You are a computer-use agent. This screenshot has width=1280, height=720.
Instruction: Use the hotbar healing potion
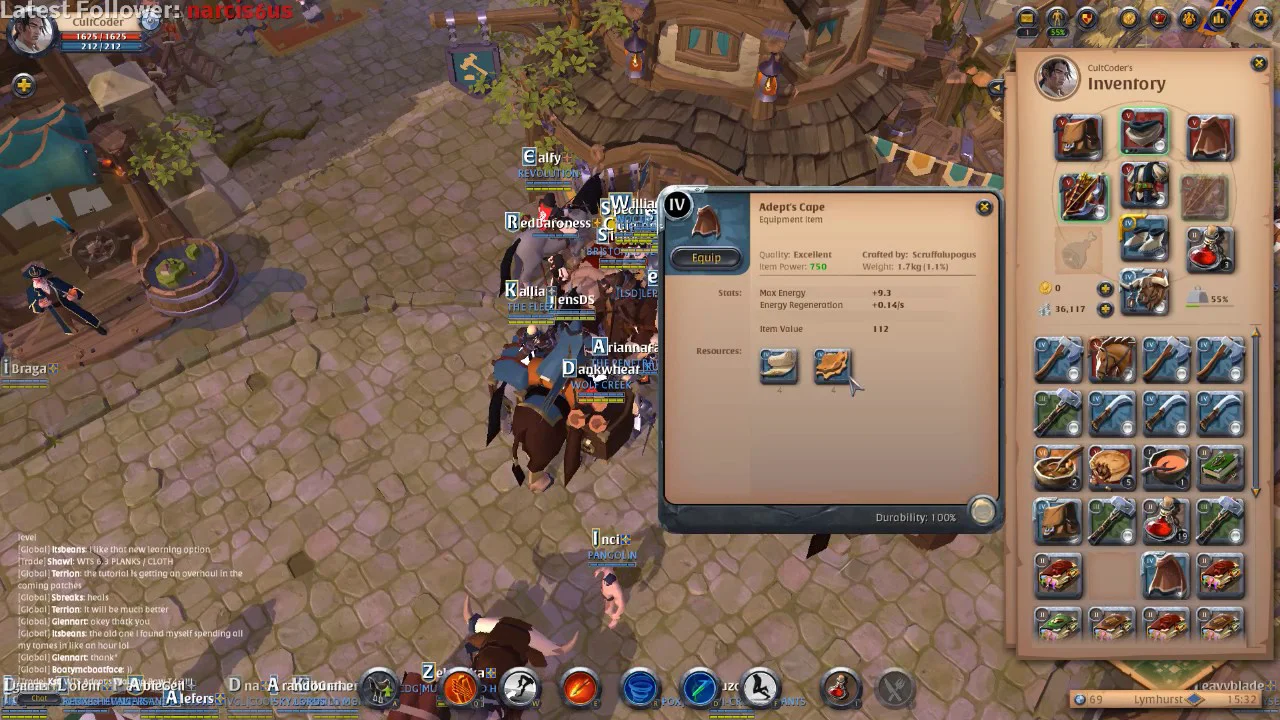(840, 688)
